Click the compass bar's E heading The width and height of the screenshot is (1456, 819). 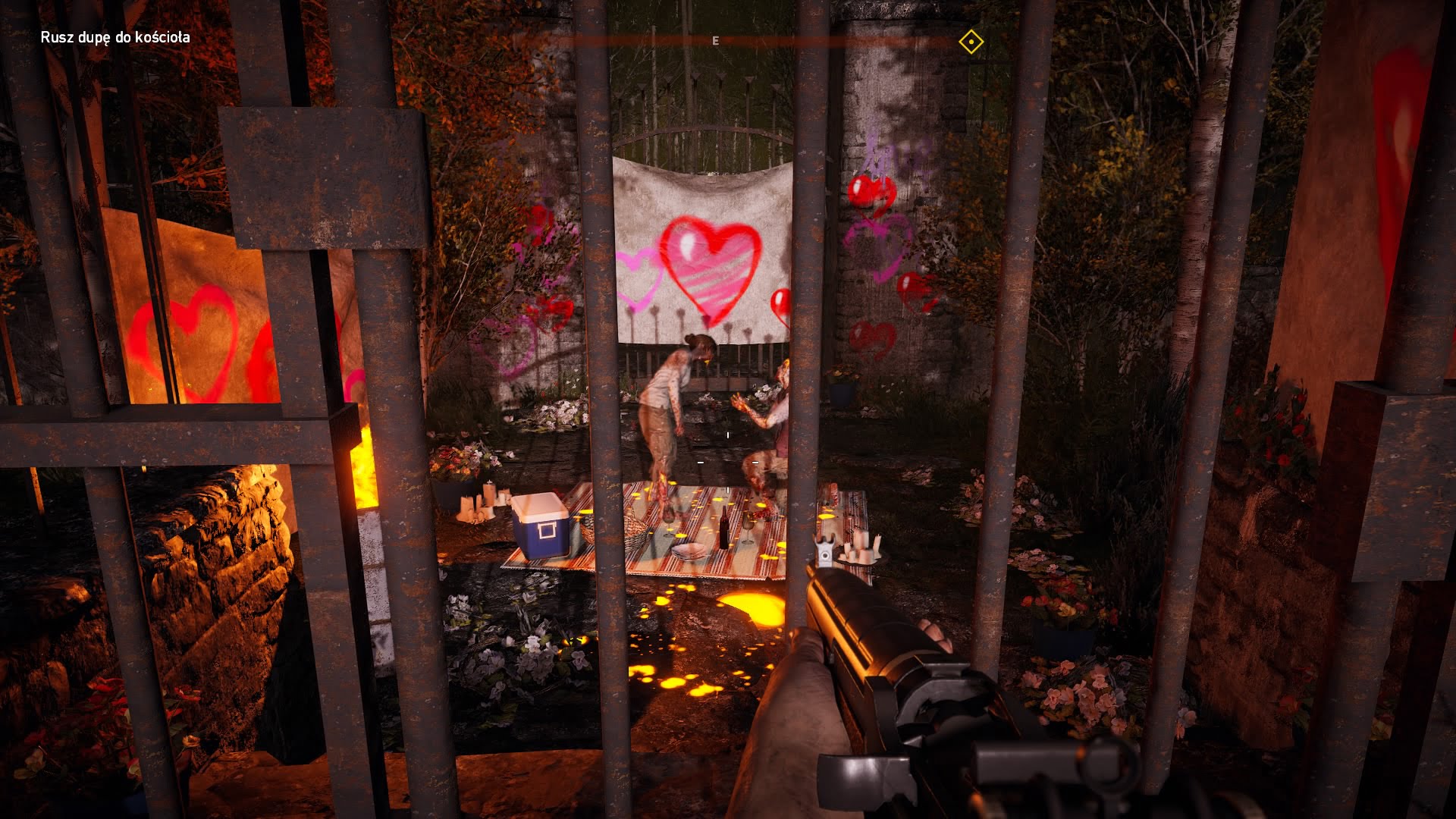[715, 41]
